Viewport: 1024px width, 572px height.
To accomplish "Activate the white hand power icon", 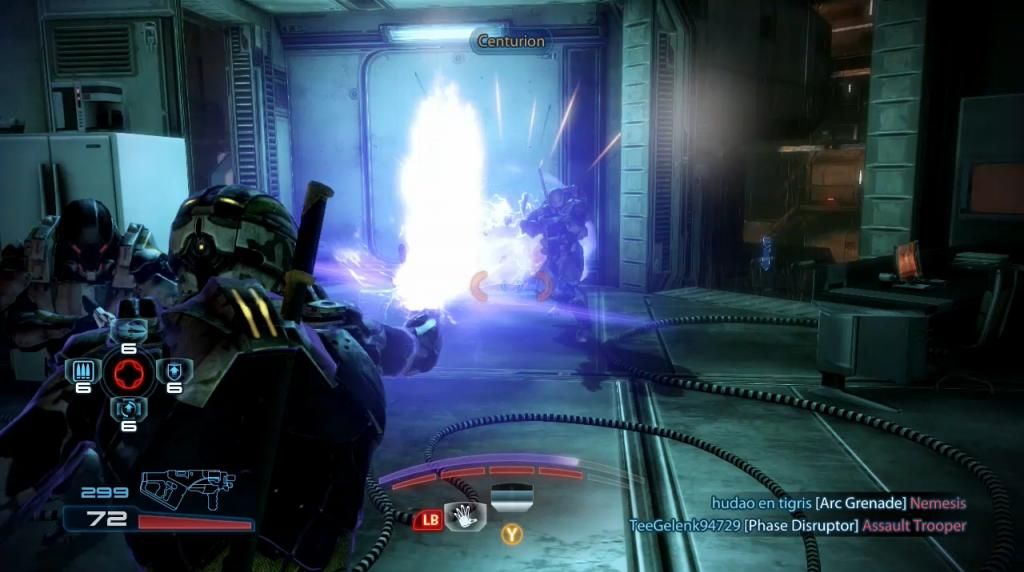I will (x=465, y=516).
